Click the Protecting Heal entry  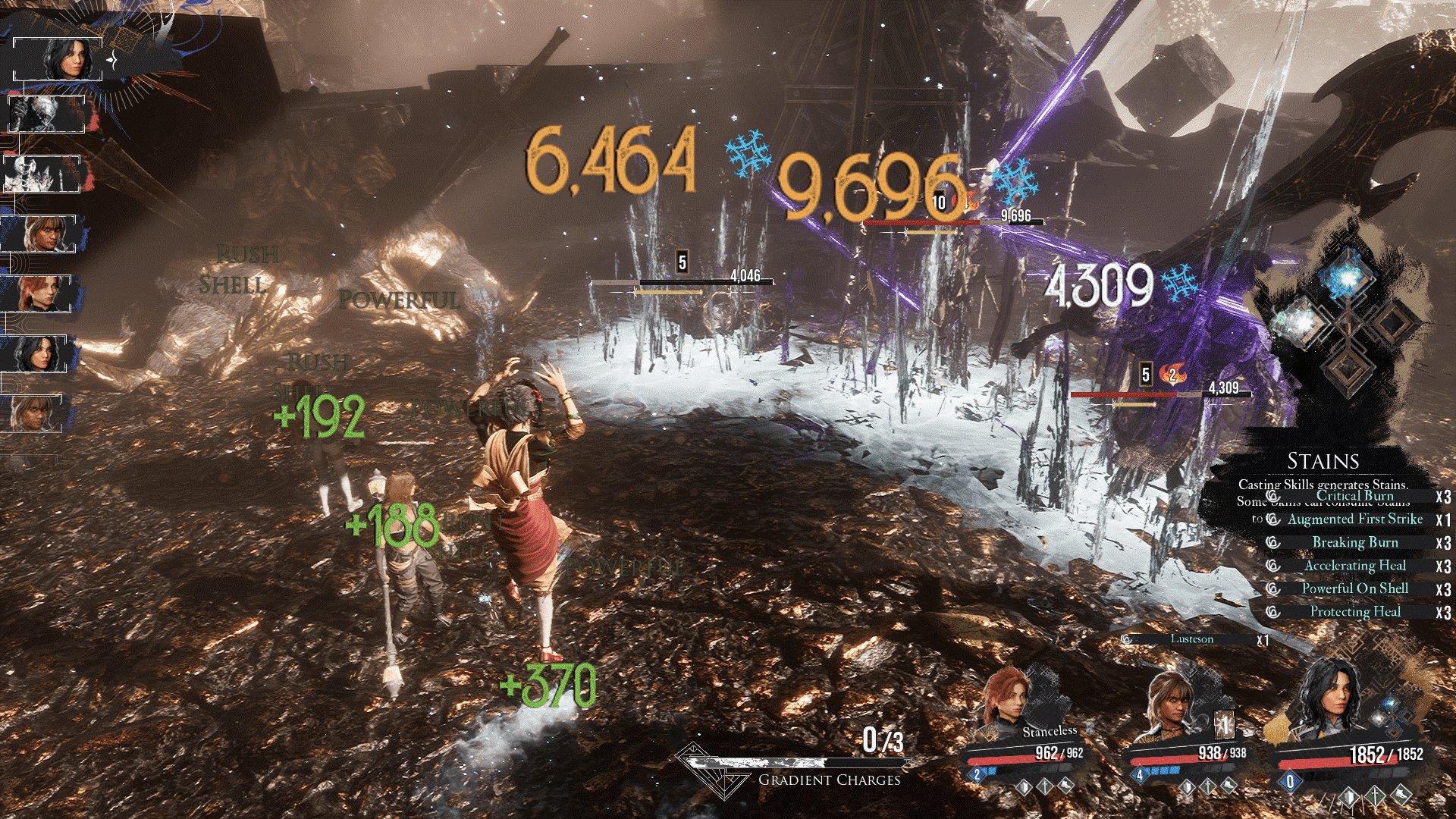point(1354,612)
